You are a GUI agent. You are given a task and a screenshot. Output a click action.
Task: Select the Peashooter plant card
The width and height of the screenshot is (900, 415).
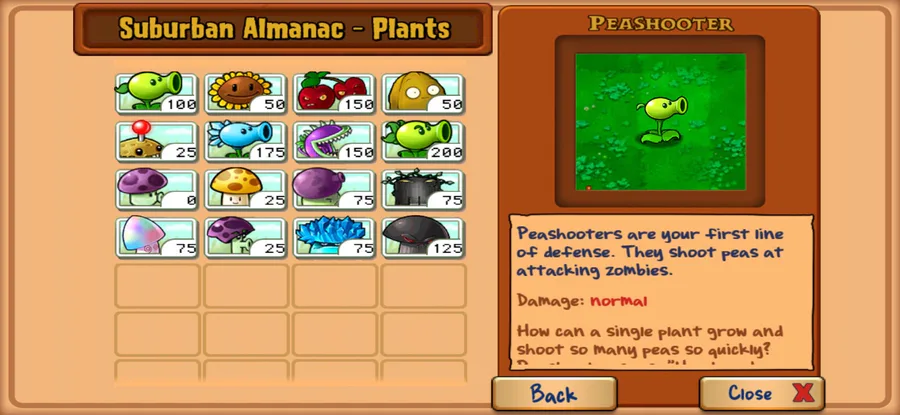(x=157, y=93)
